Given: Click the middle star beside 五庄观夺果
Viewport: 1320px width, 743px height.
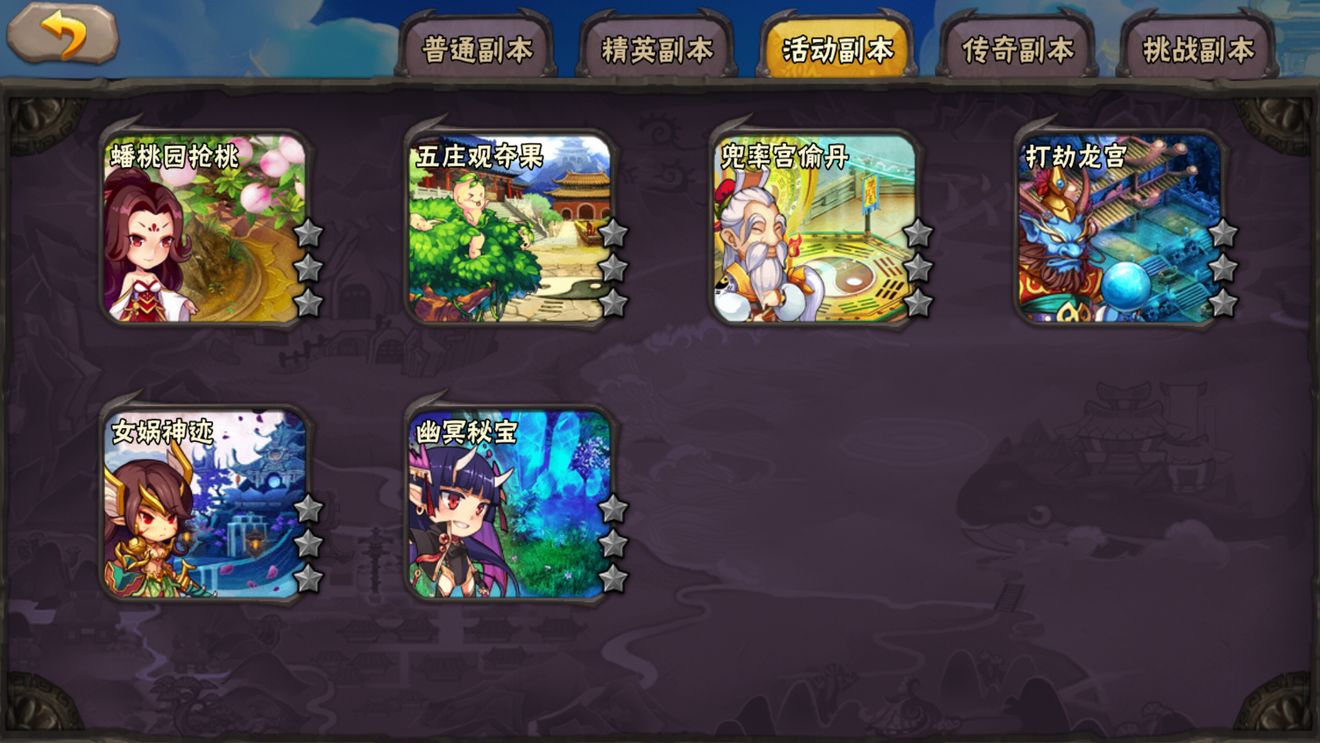Looking at the screenshot, I should [616, 265].
